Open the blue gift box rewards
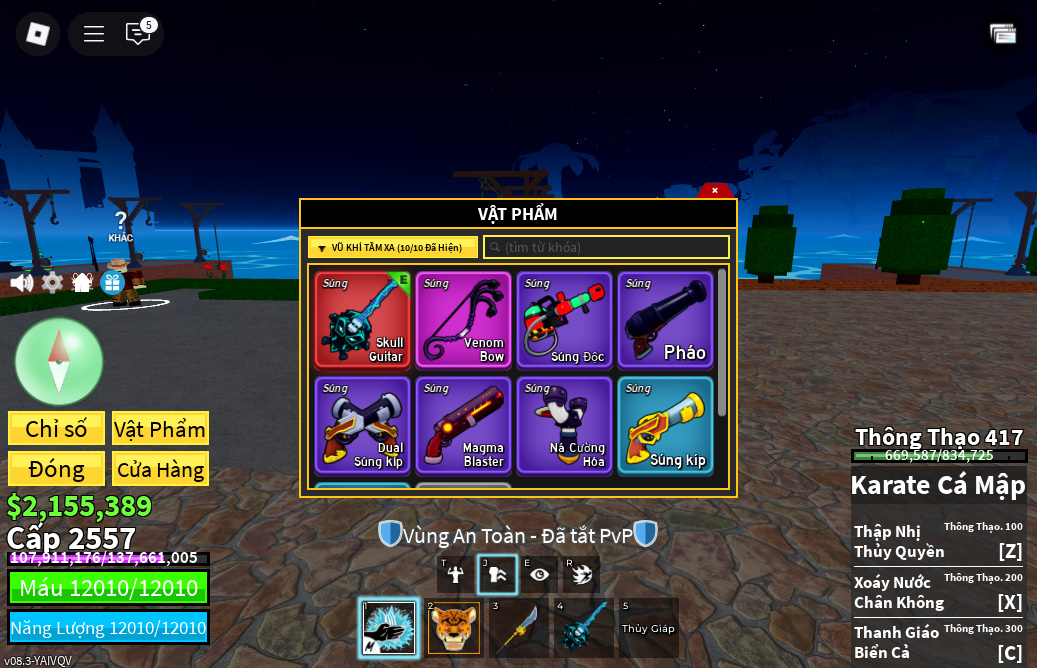Screen dimensions: 1037x668 (x=112, y=283)
